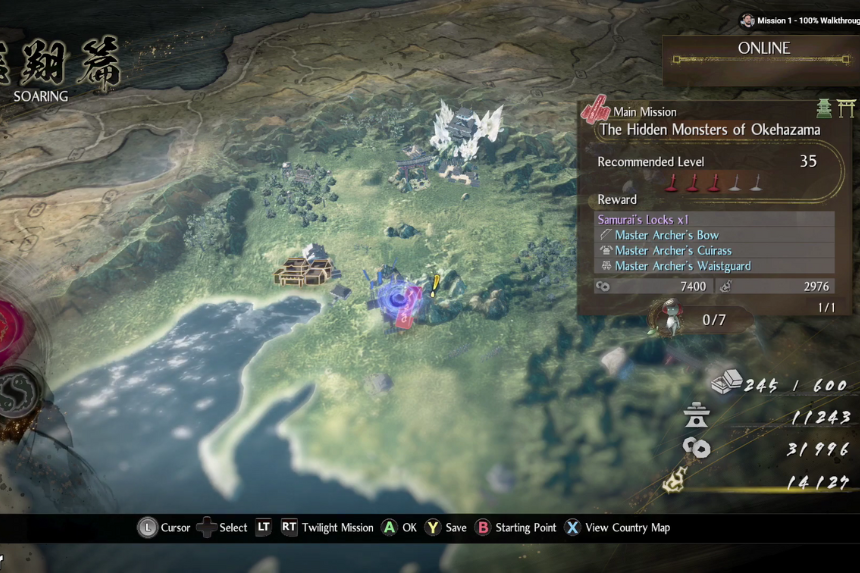Image resolution: width=860 pixels, height=573 pixels.
Task: Select The Hidden Monsters of Okehazama mission
Action: click(x=709, y=130)
